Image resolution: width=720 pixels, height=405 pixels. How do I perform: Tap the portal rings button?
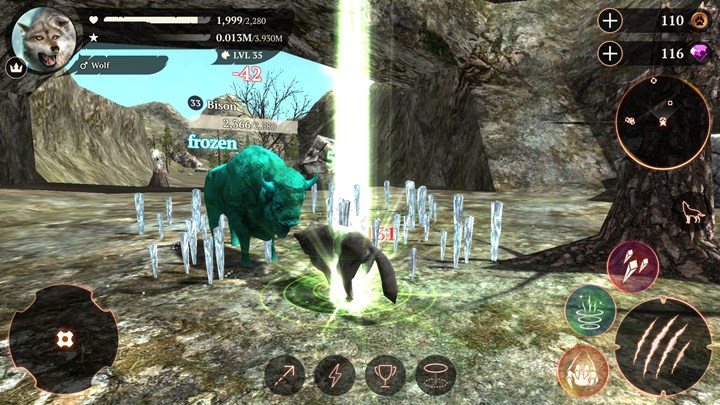point(435,375)
